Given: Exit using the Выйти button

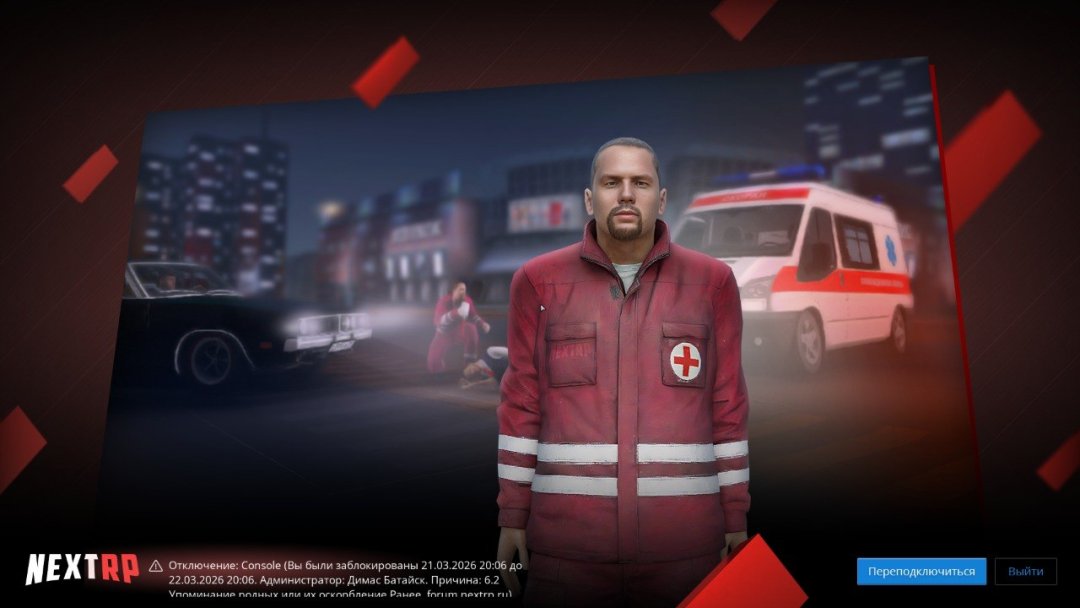Looking at the screenshot, I should pyautogui.click(x=1025, y=571).
